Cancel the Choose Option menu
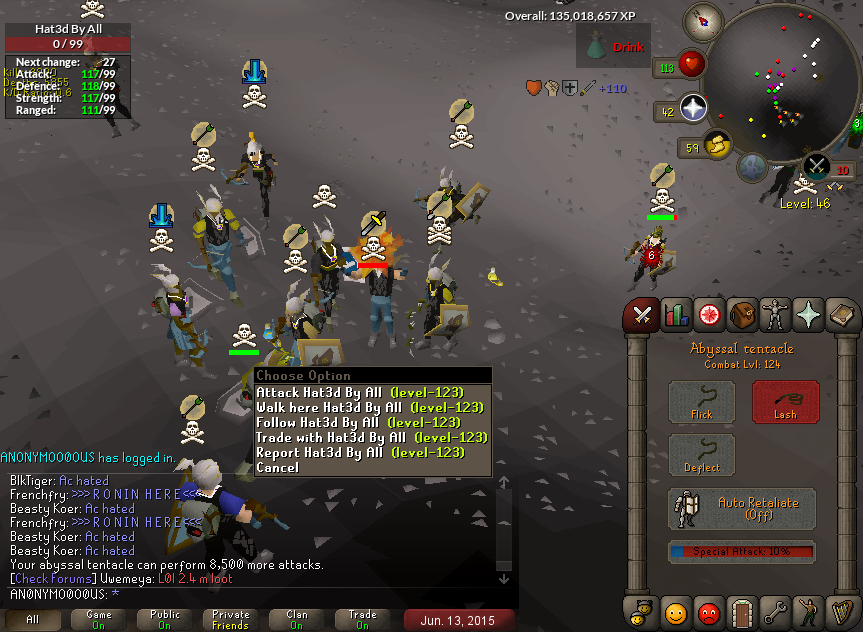Viewport: 863px width, 632px height. coord(277,467)
